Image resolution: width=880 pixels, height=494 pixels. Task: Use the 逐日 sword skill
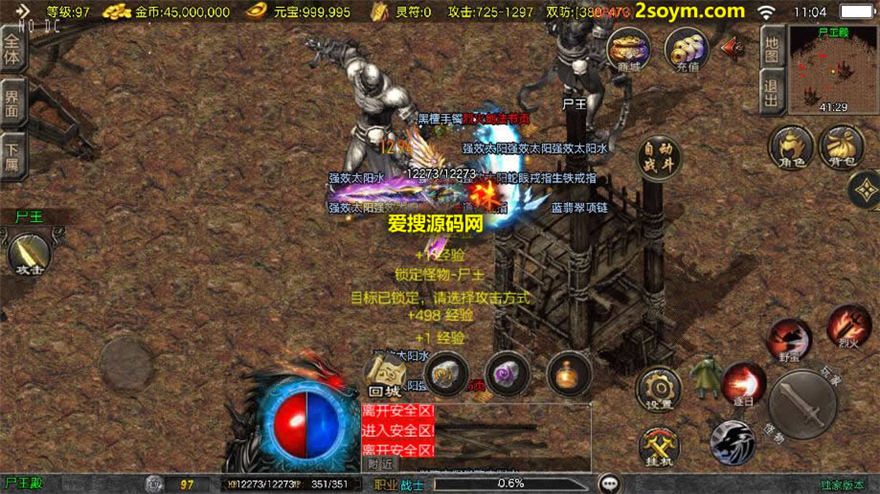pyautogui.click(x=743, y=384)
